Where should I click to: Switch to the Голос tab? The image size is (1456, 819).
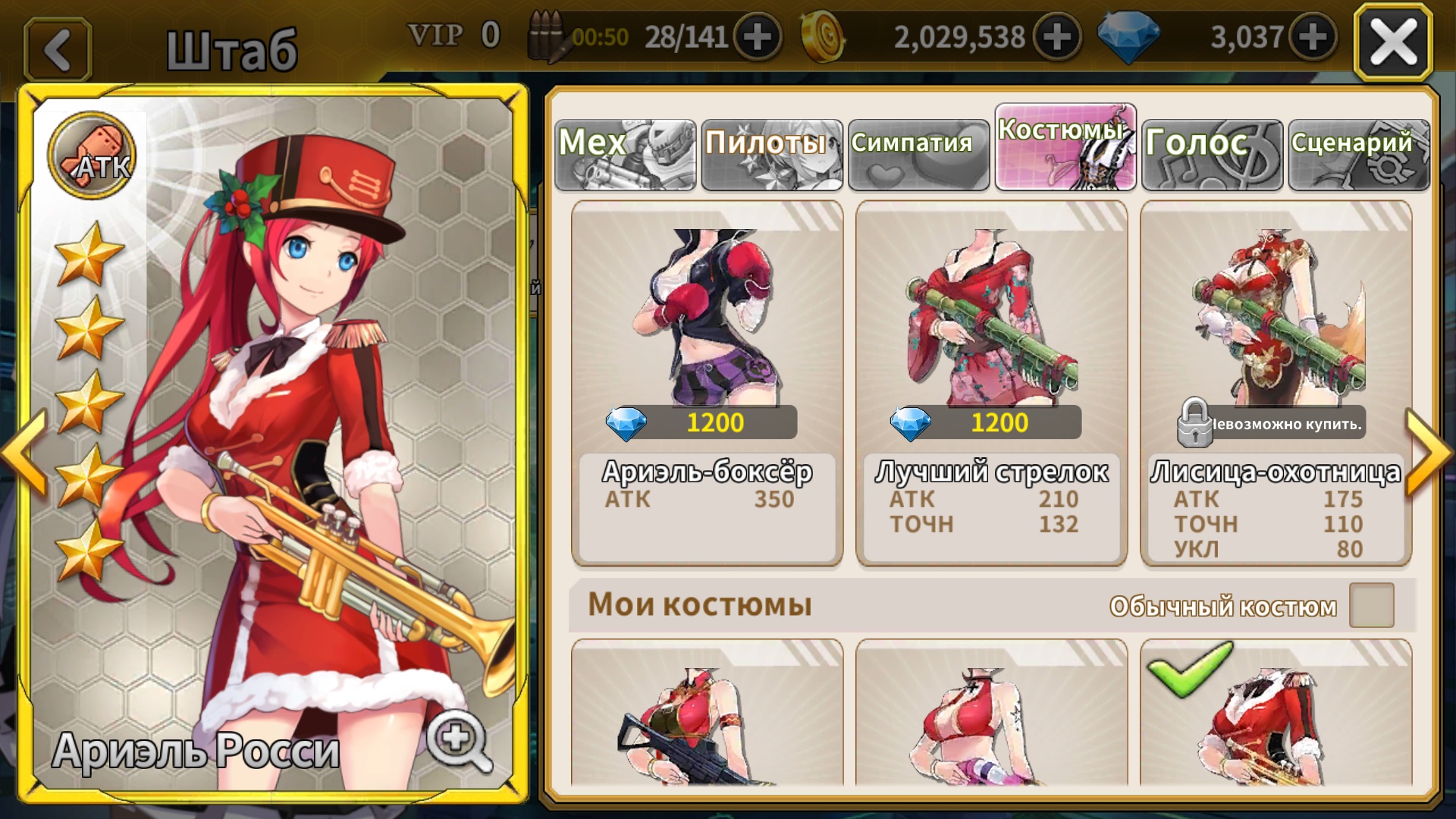point(1212,154)
